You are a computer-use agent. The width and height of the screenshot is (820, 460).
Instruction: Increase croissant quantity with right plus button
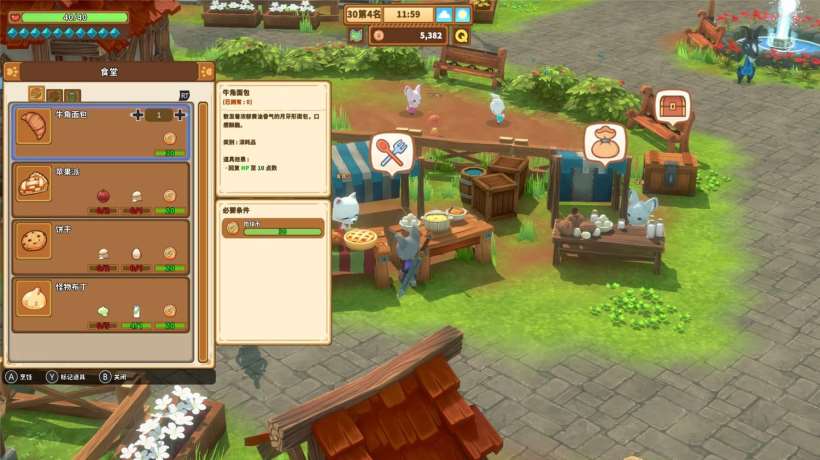[x=181, y=115]
